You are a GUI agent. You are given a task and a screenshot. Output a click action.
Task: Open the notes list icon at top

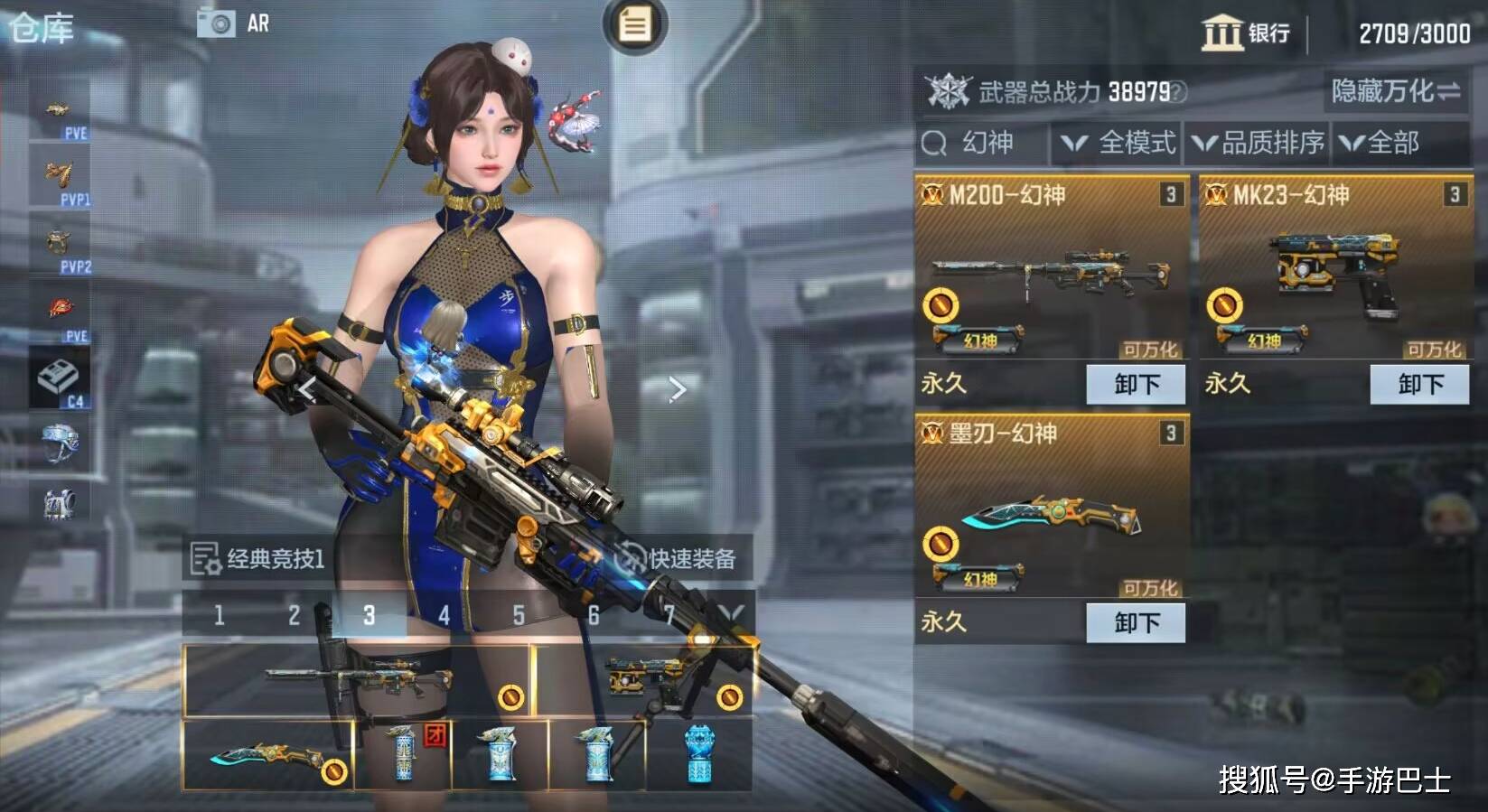pyautogui.click(x=634, y=24)
